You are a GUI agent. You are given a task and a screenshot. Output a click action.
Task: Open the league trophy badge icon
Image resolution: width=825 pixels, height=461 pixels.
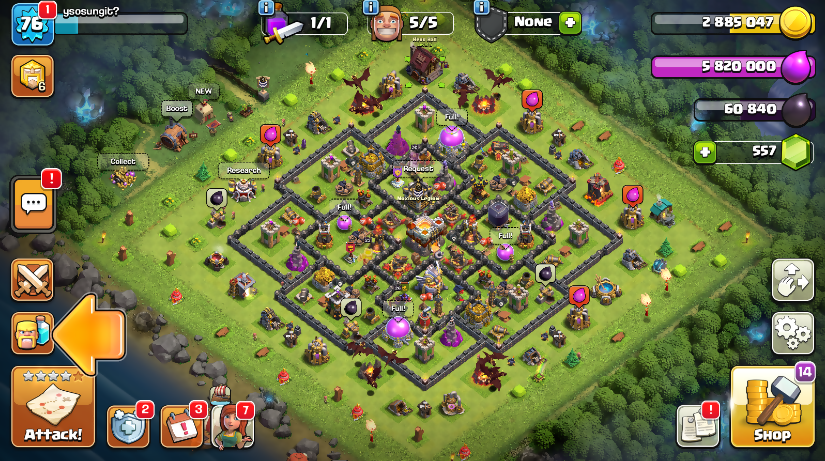[x=31, y=76]
